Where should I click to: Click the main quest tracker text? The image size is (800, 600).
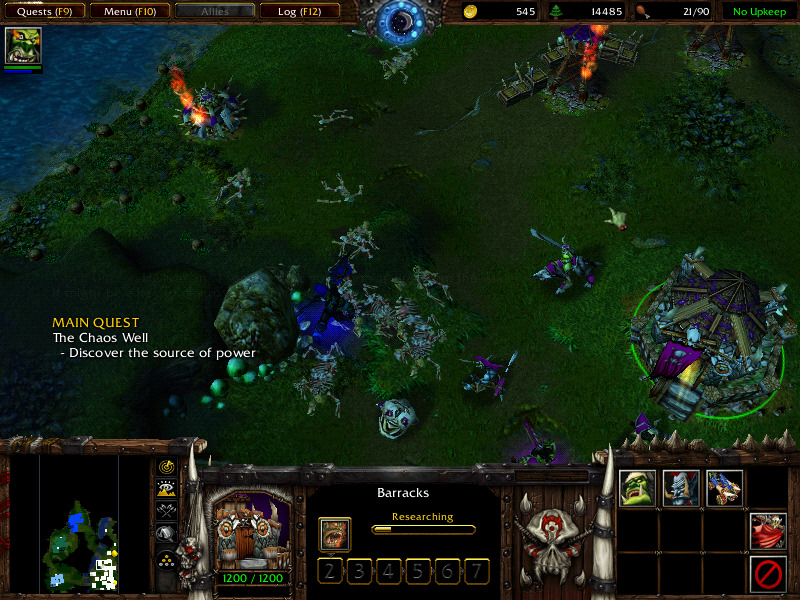(x=154, y=338)
